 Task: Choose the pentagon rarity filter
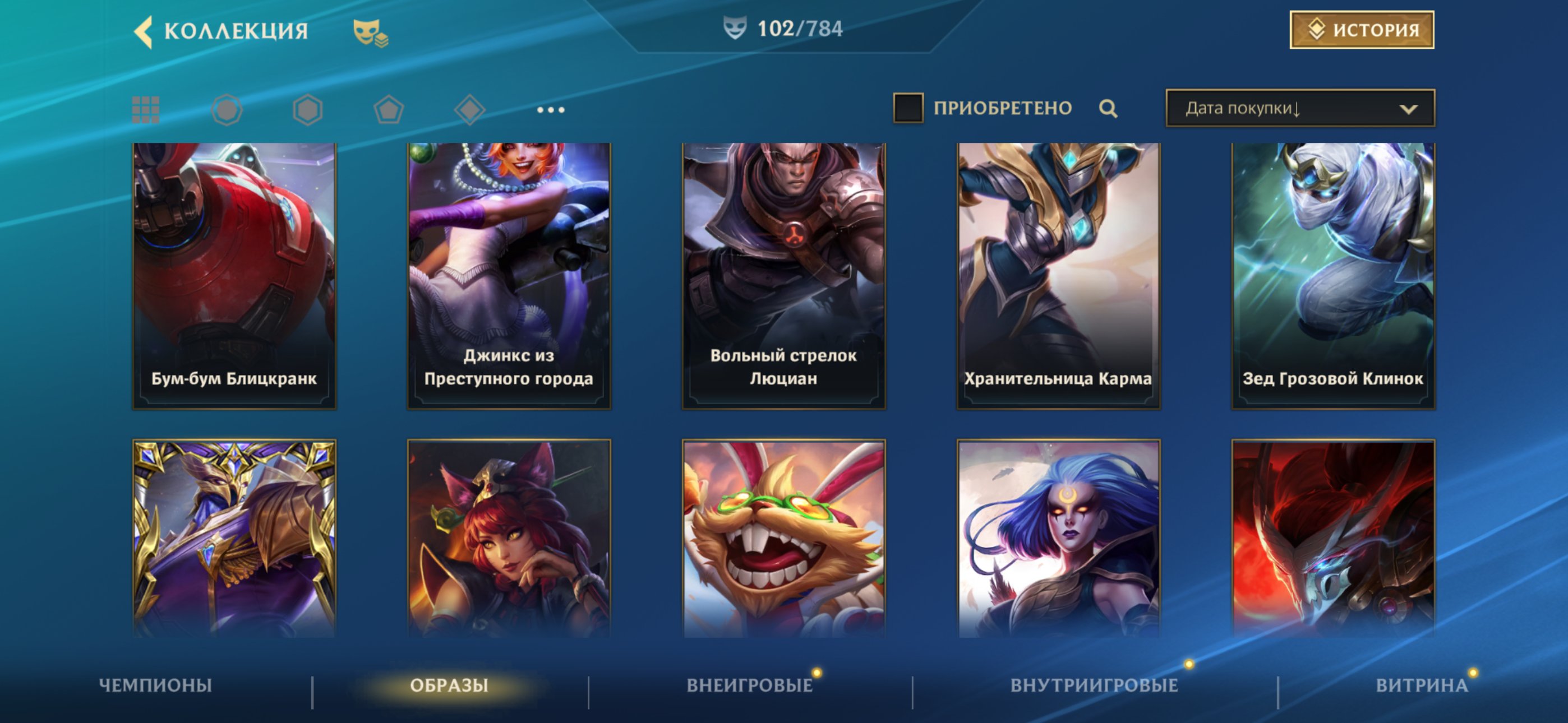coord(388,110)
